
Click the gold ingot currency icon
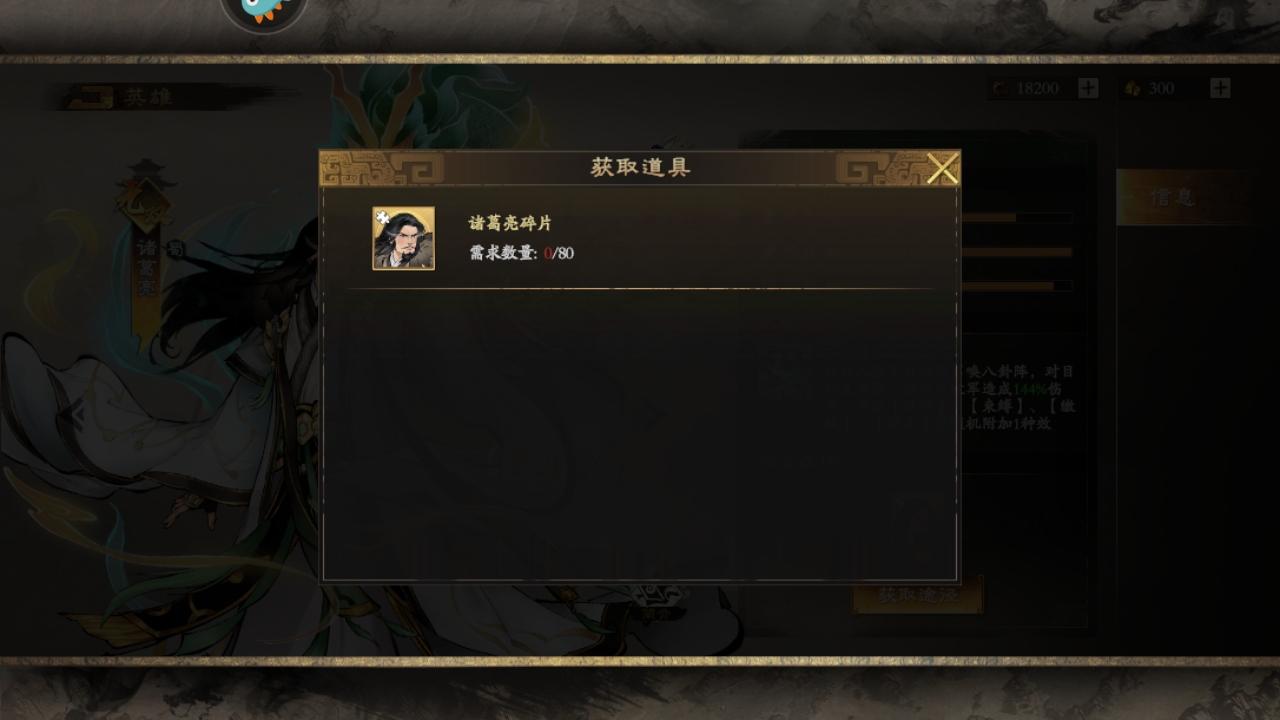point(1130,88)
